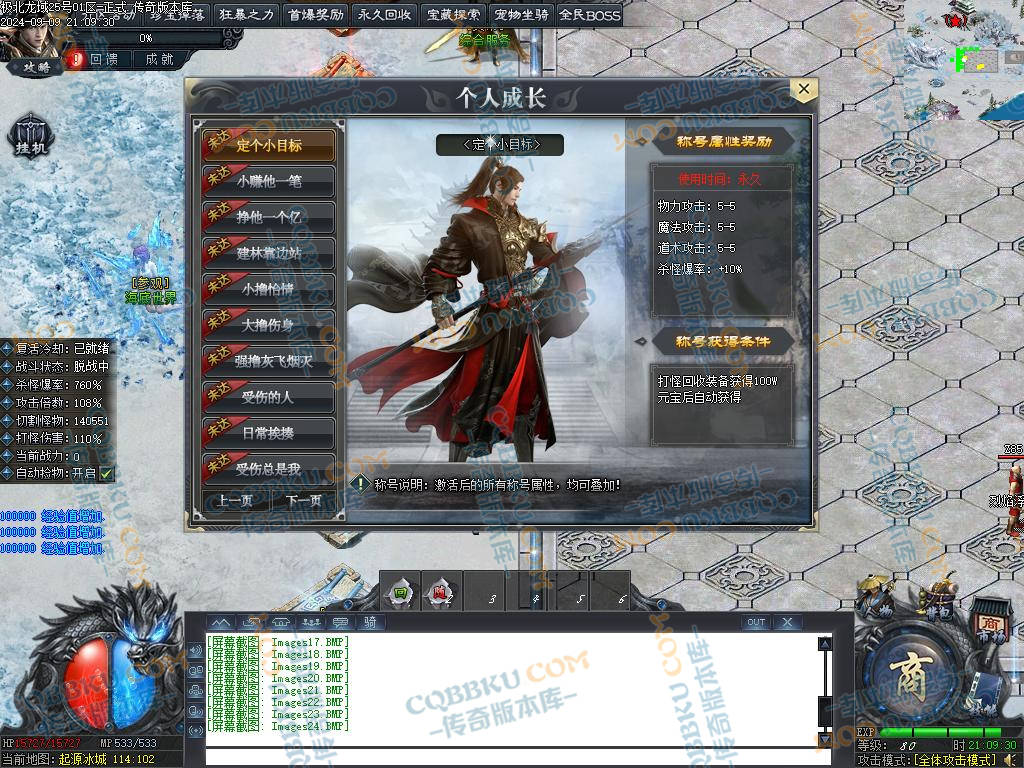Toggle the 自动拾物 checkbox
The height and width of the screenshot is (768, 1024).
click(x=107, y=473)
